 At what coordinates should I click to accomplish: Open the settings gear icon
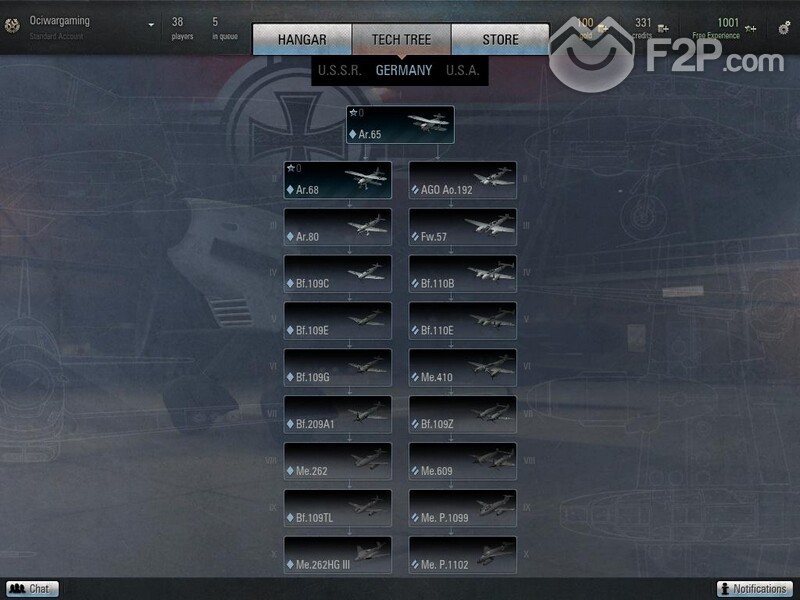coord(784,28)
